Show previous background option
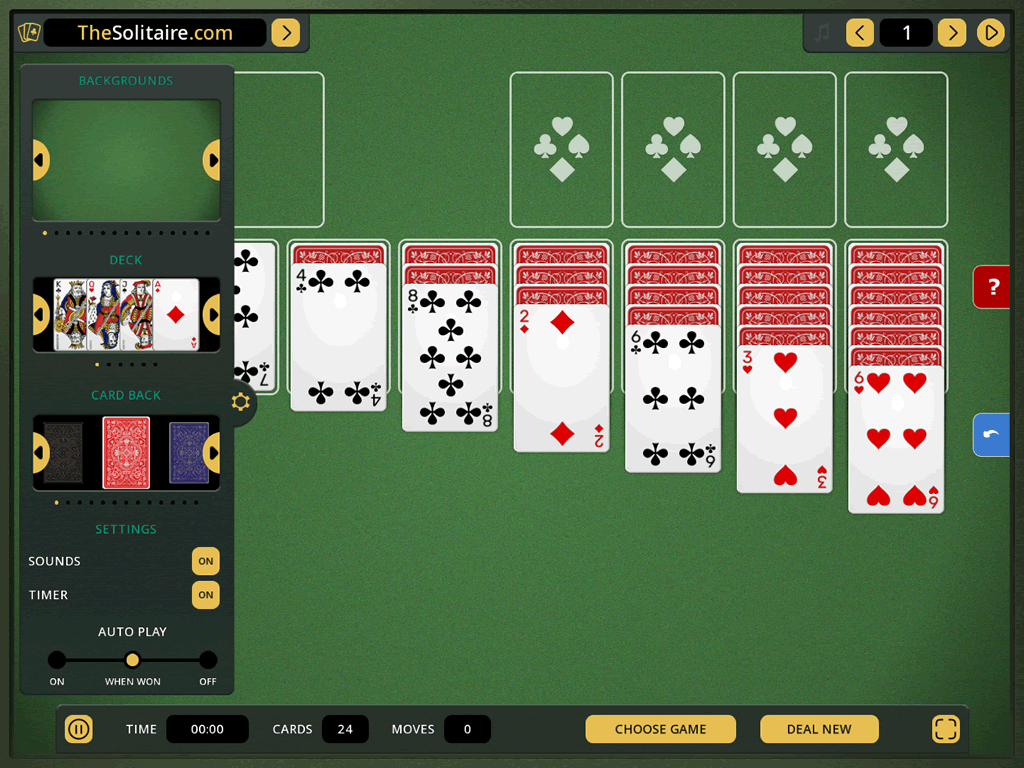The image size is (1024, 768). click(x=40, y=160)
